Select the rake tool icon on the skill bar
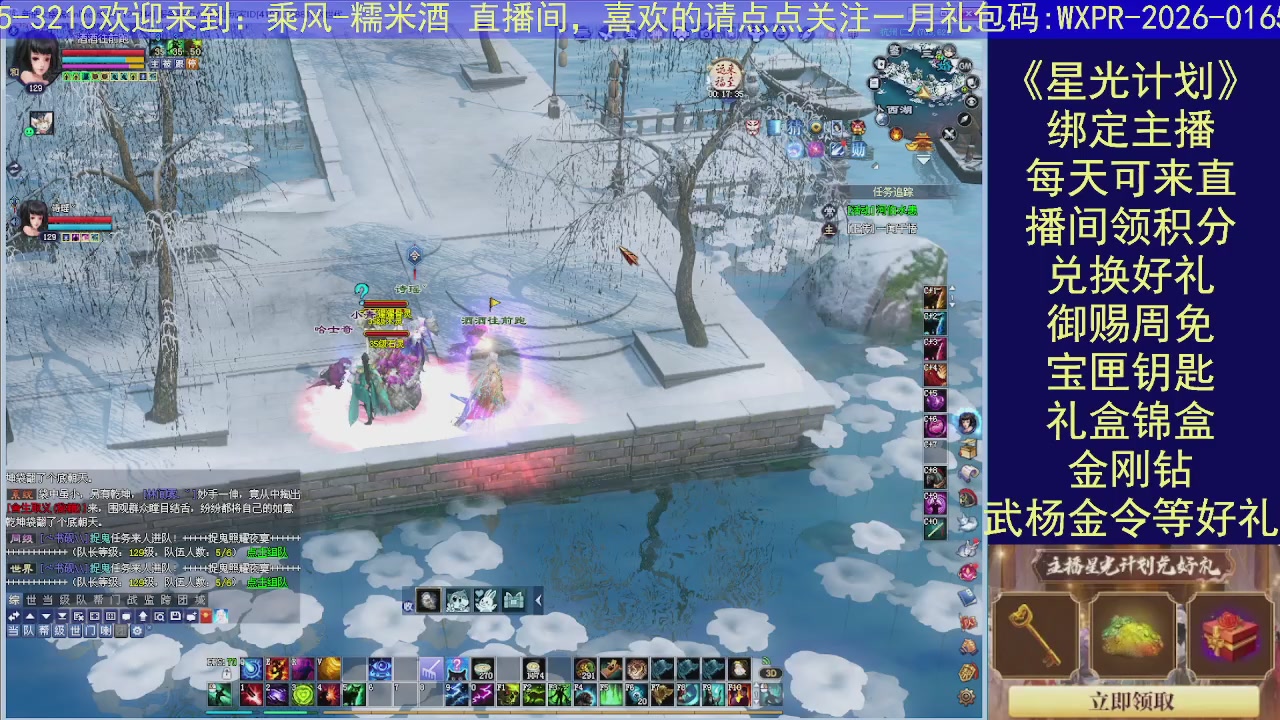 tap(429, 668)
